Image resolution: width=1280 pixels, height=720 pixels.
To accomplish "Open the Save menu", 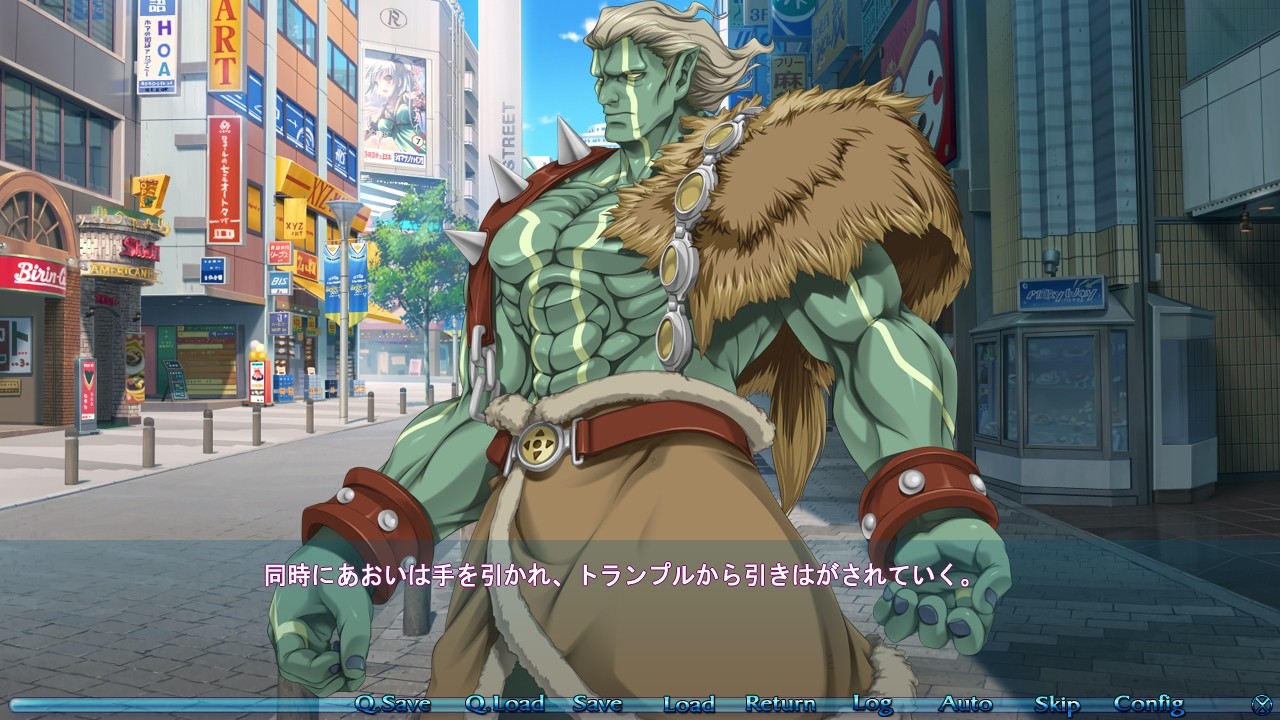I will (597, 704).
